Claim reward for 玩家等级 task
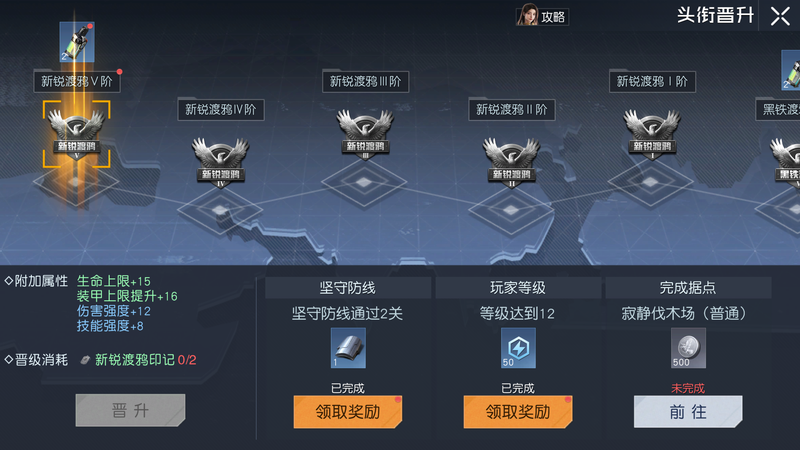800x450 pixels. coord(517,411)
